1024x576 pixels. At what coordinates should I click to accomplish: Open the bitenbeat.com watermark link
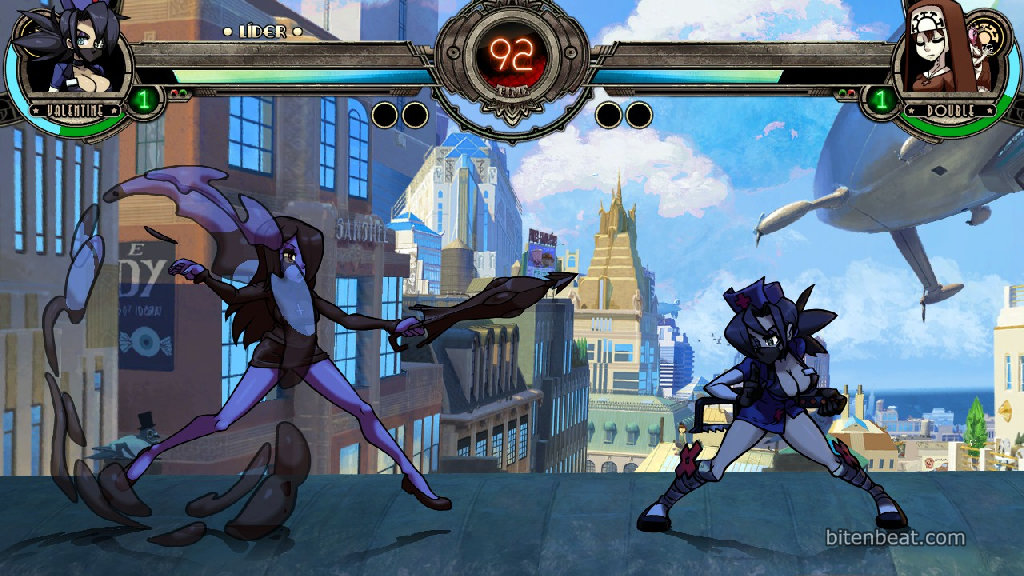[895, 538]
